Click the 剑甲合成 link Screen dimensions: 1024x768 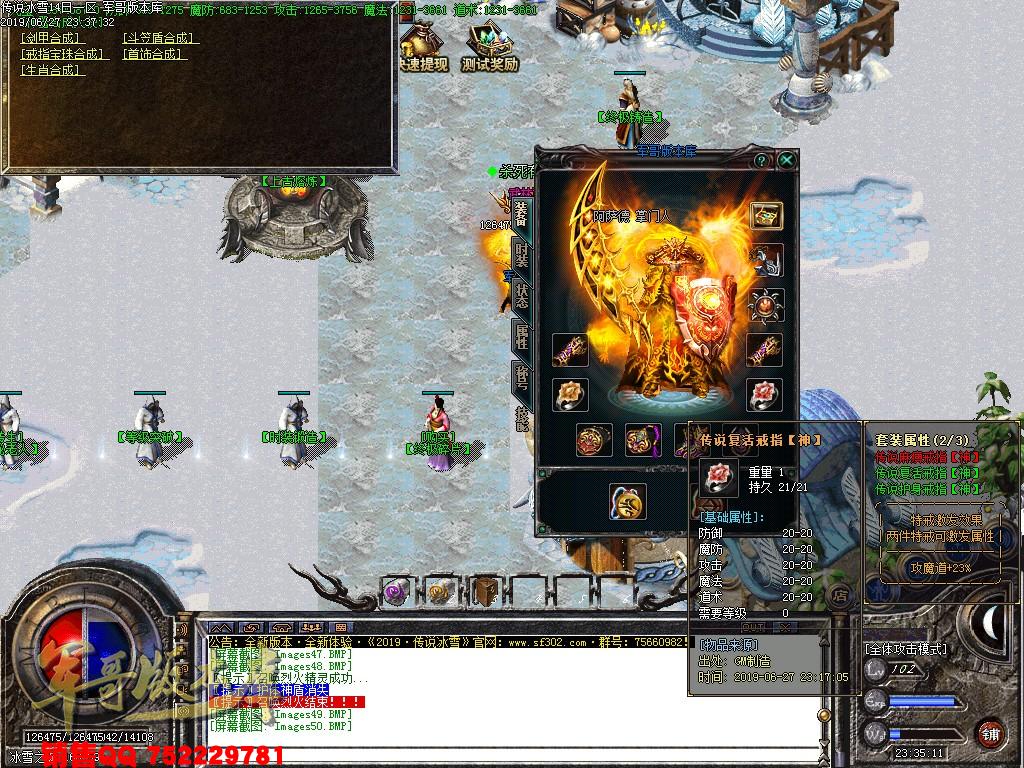52,38
